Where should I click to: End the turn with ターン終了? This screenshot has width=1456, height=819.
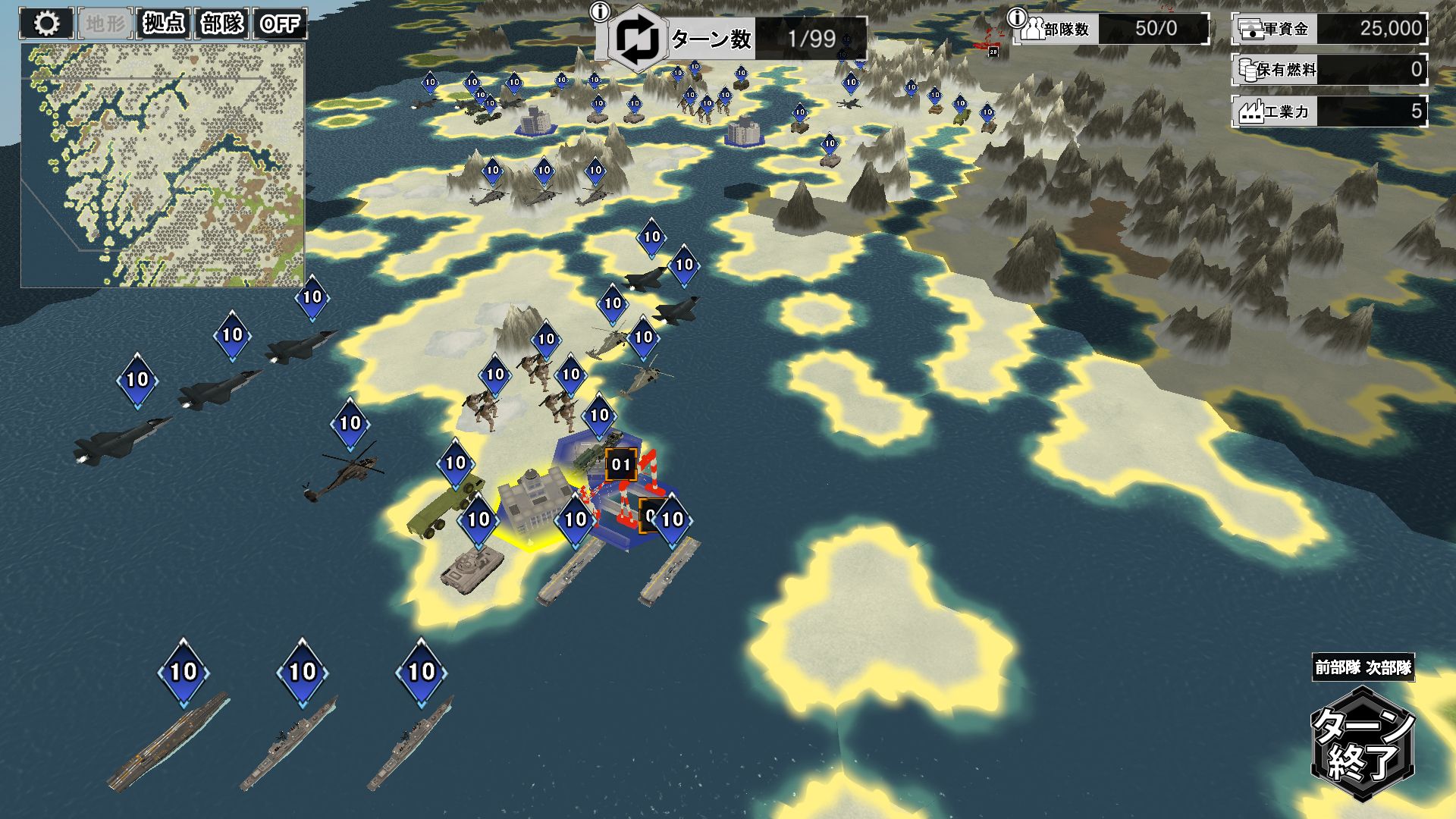coord(1363,744)
